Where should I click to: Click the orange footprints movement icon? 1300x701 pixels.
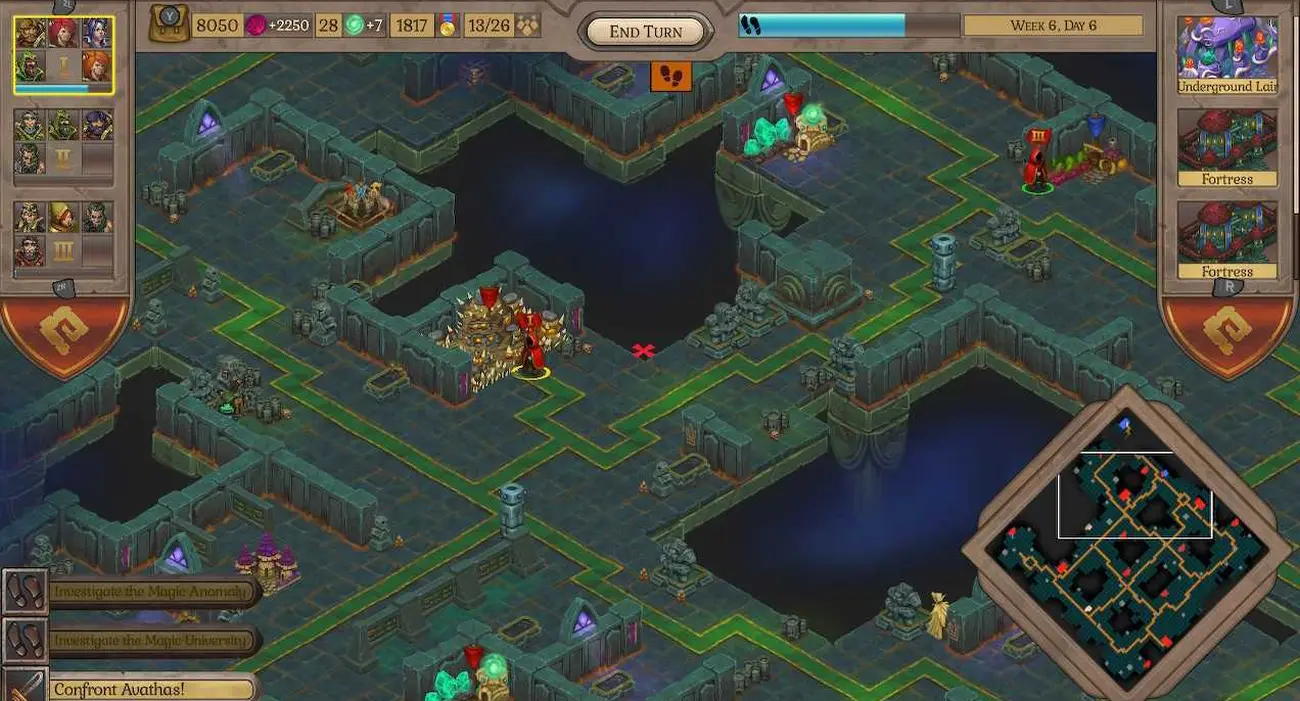pos(671,76)
